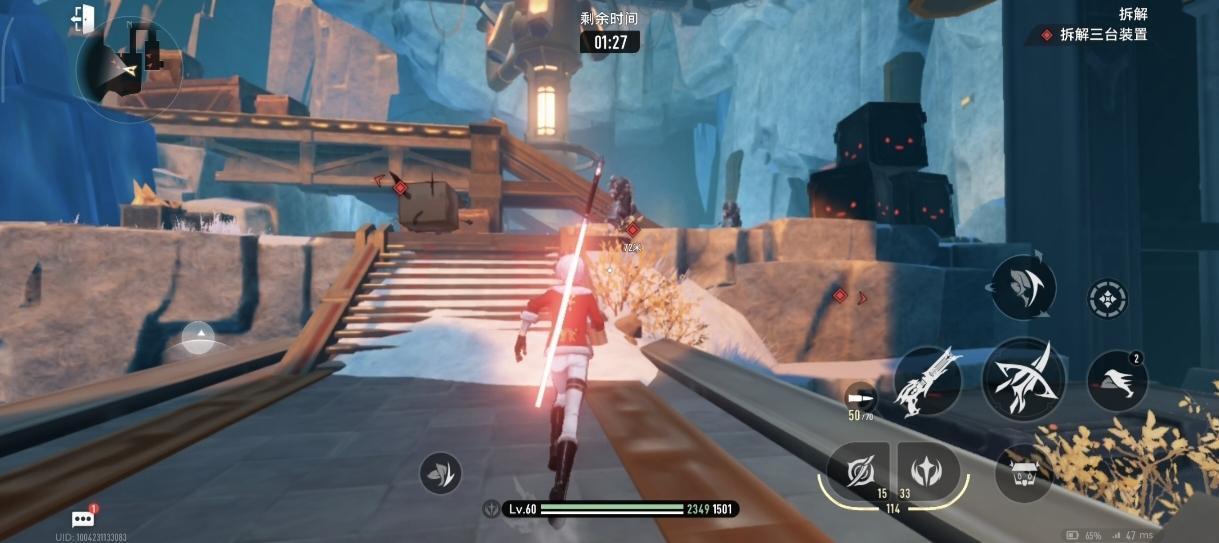Tap the bullet ammo reload icon
The image size is (1219, 543).
857,394
